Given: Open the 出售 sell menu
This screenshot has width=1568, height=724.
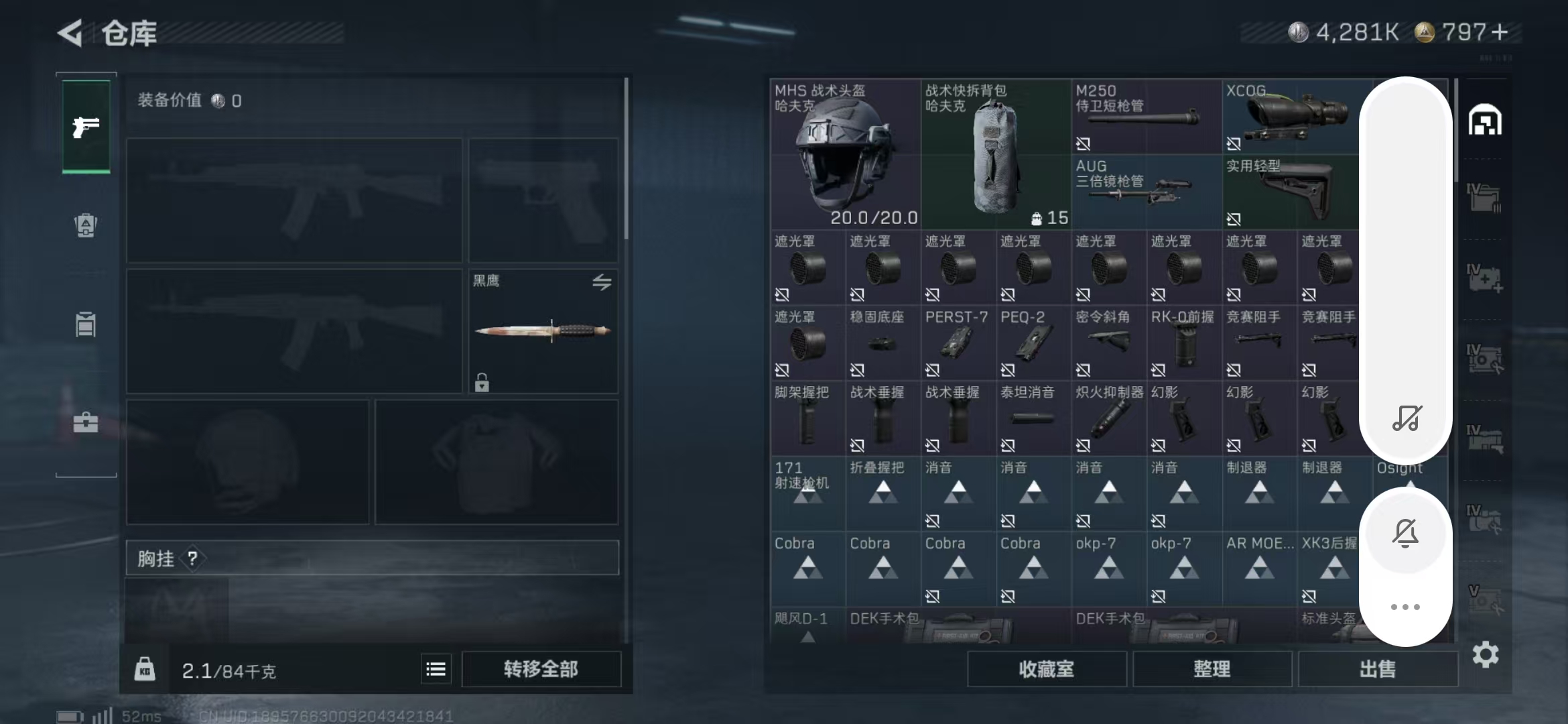Looking at the screenshot, I should 1377,668.
